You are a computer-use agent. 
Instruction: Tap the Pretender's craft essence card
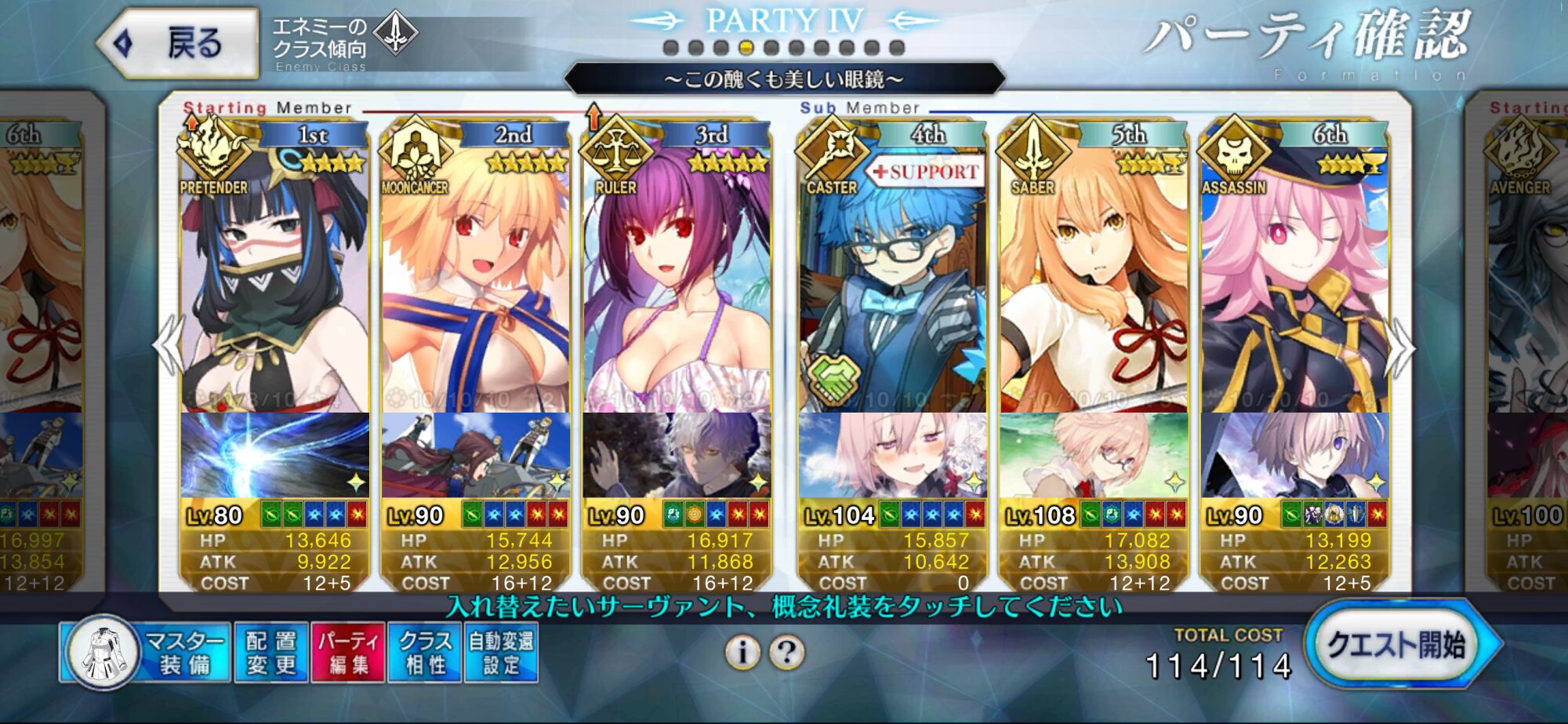[274, 455]
